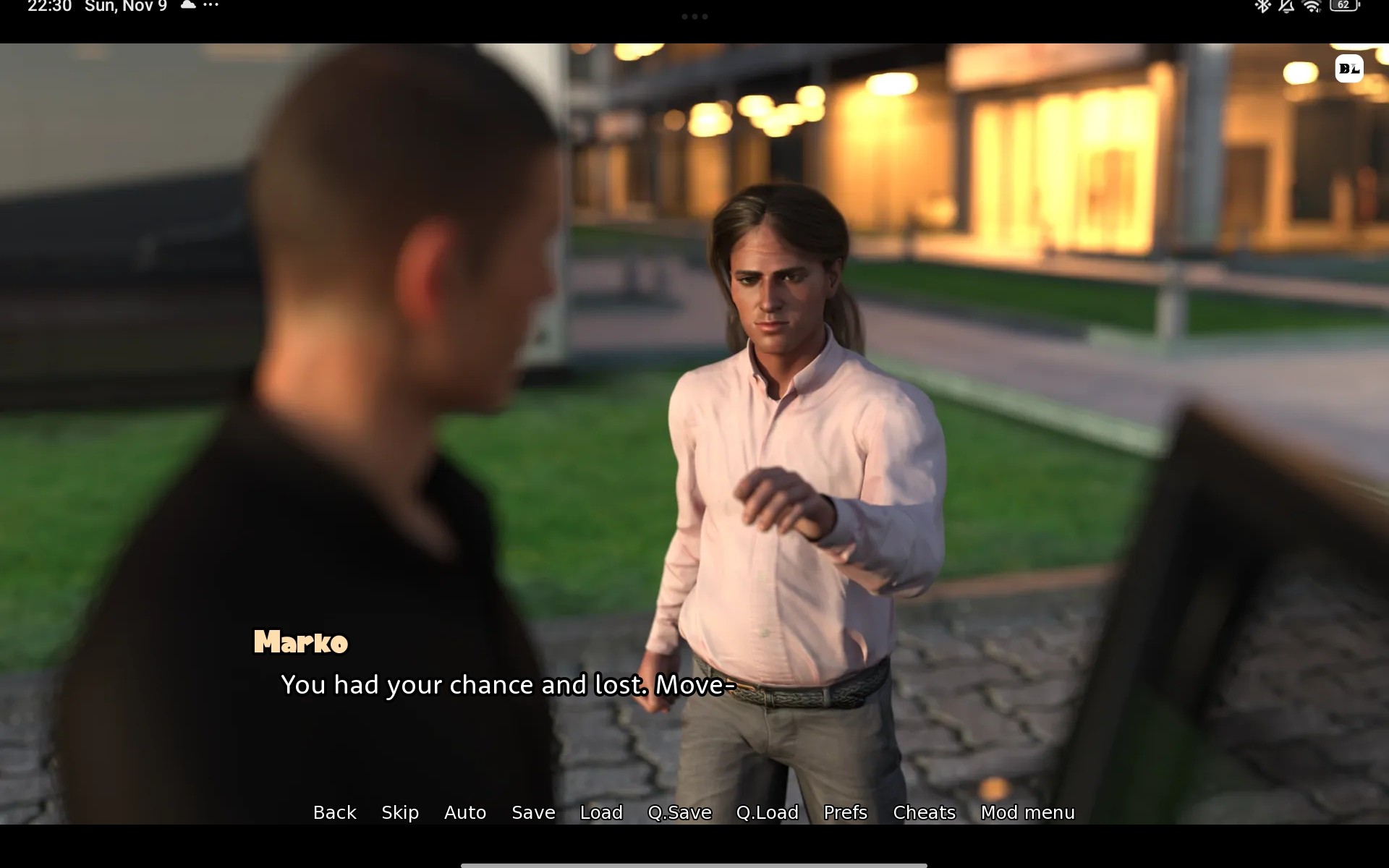Quick load with Q.Load
Viewport: 1389px width, 868px height.
point(767,812)
